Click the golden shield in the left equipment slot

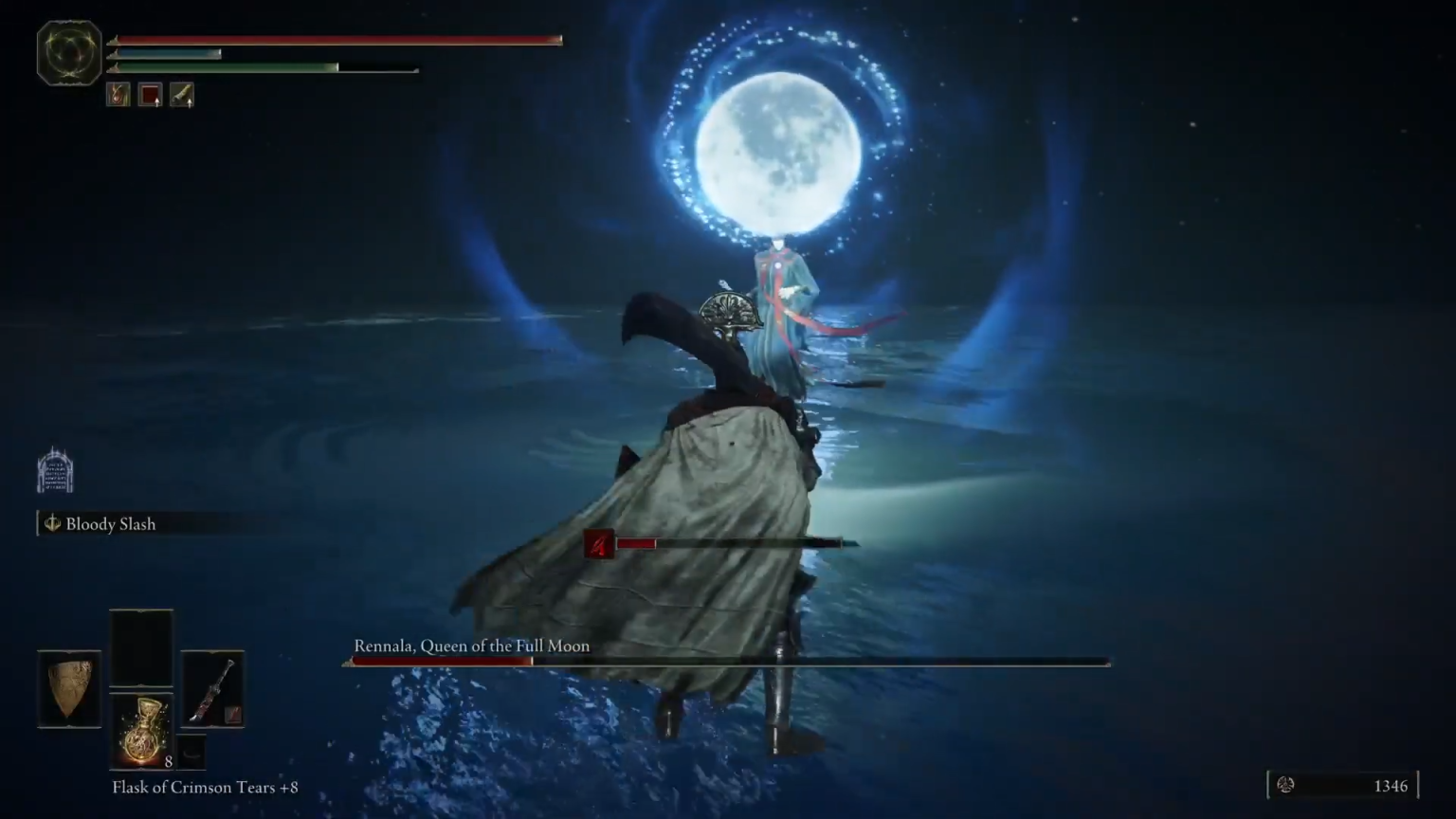pyautogui.click(x=68, y=689)
